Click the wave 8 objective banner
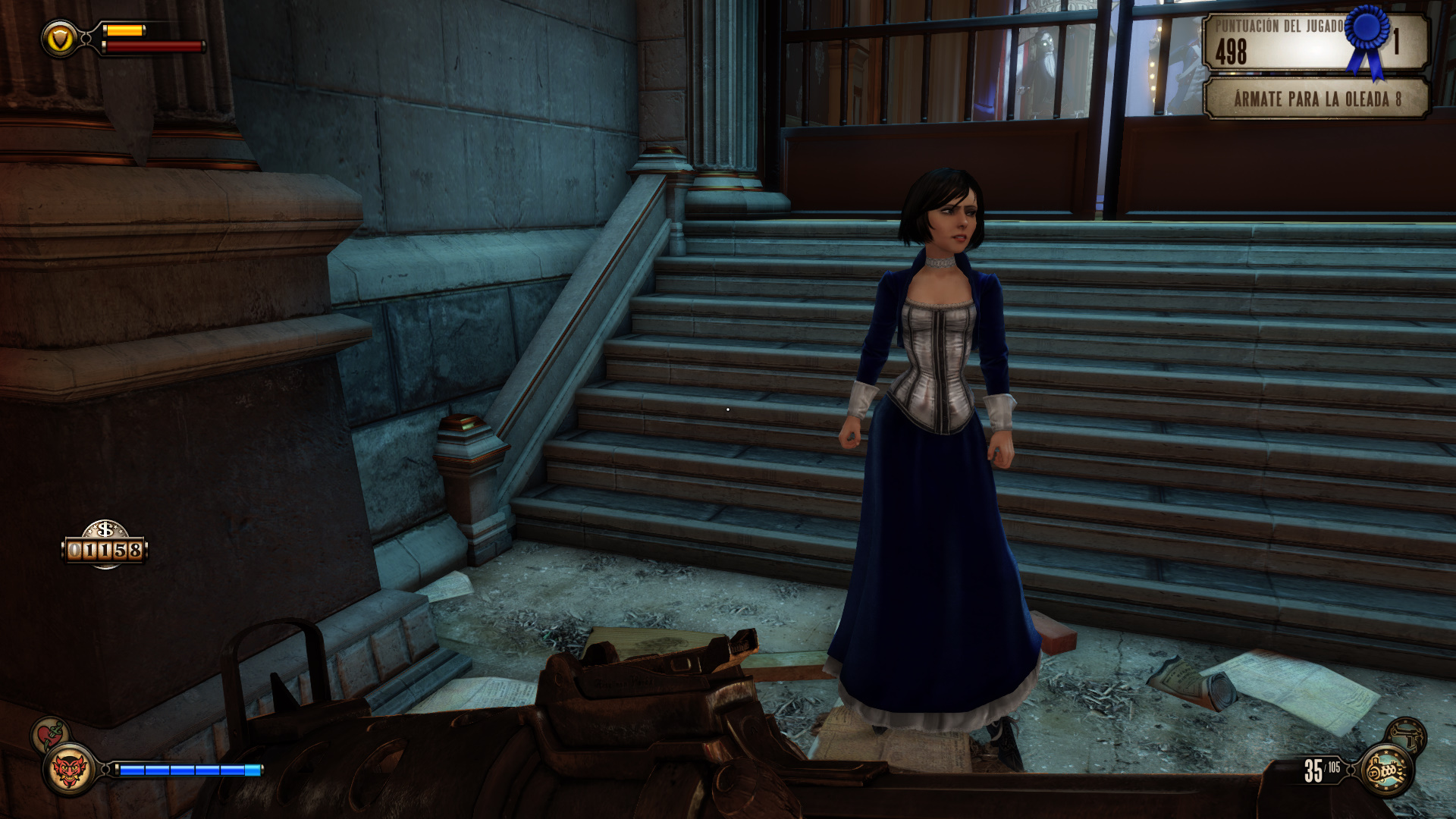The height and width of the screenshot is (819, 1456). click(1316, 99)
